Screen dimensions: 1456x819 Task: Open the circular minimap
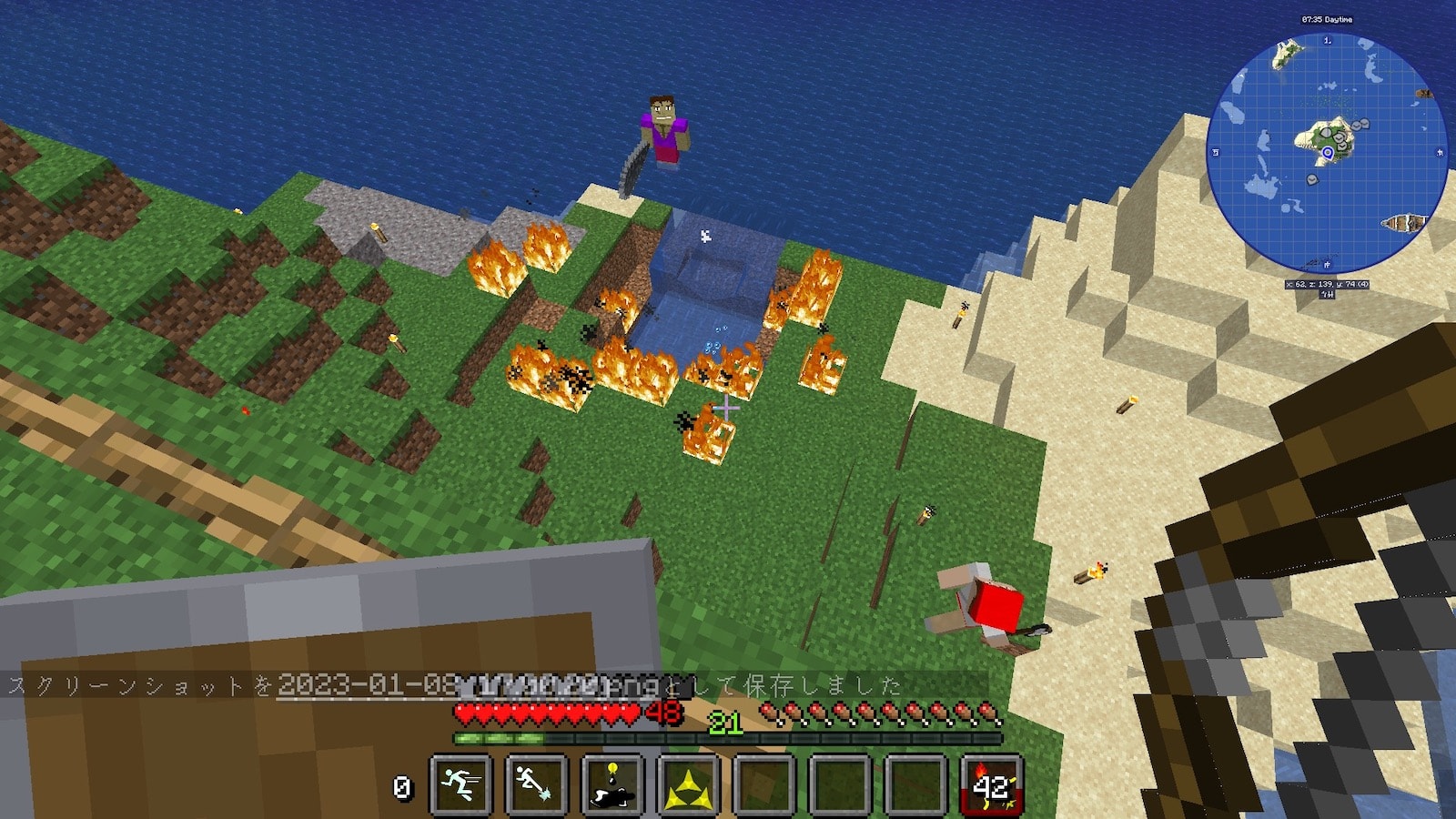point(1326,152)
